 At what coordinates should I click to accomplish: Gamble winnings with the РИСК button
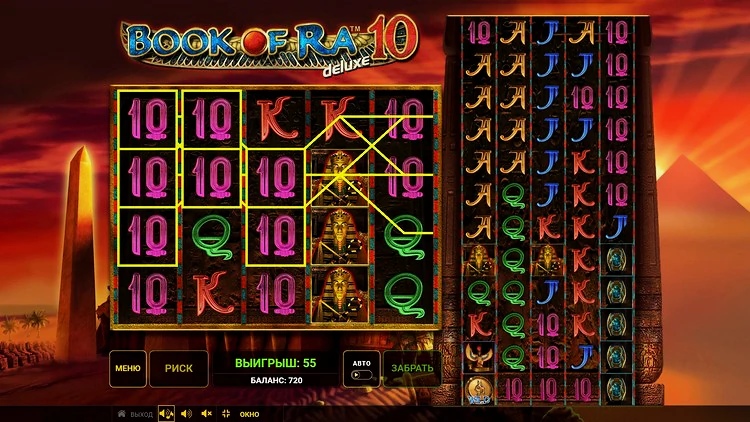click(x=179, y=368)
